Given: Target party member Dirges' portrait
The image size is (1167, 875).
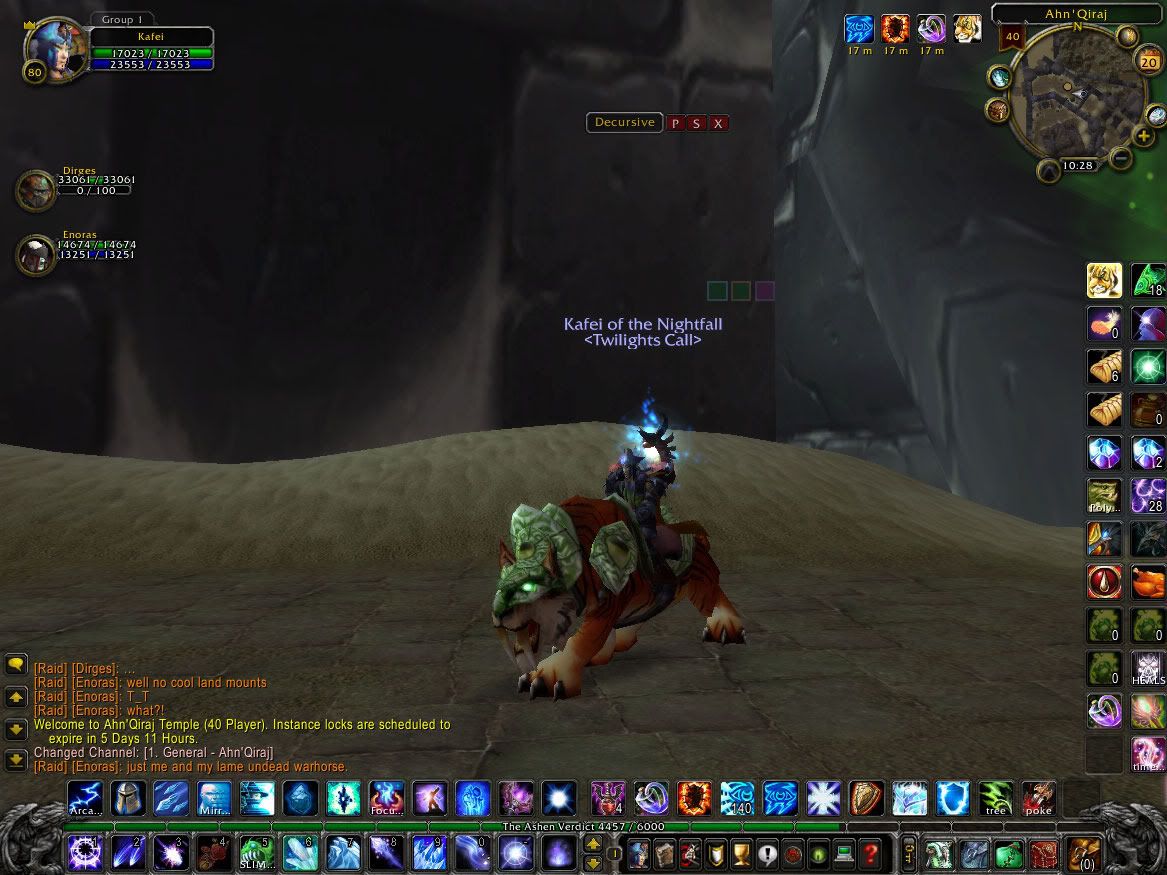Looking at the screenshot, I should (x=35, y=190).
